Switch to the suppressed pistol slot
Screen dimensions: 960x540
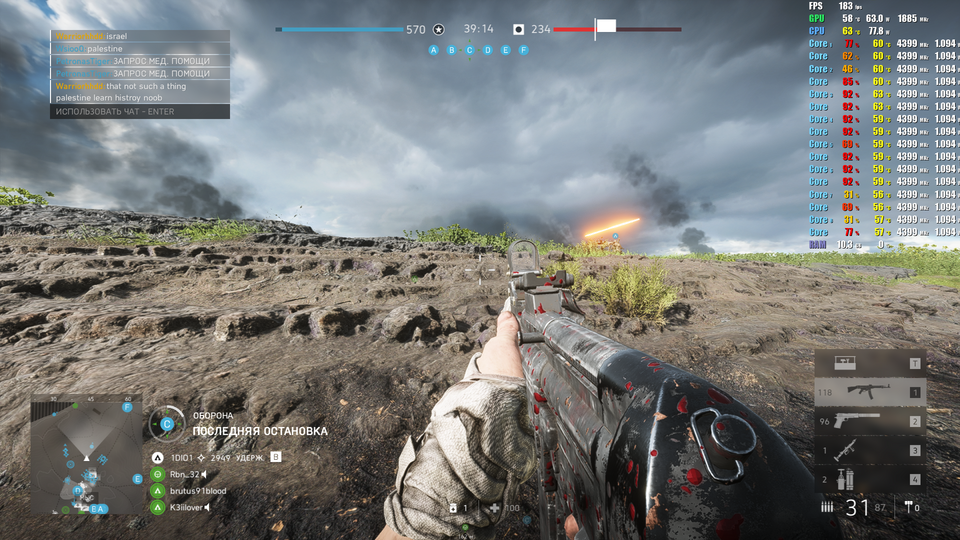pos(868,421)
